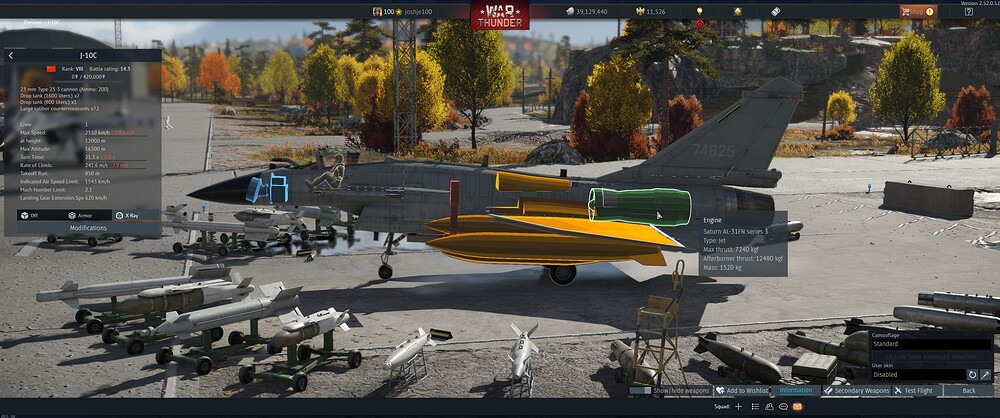
Task: Go Back from the preview
Action: click(968, 391)
